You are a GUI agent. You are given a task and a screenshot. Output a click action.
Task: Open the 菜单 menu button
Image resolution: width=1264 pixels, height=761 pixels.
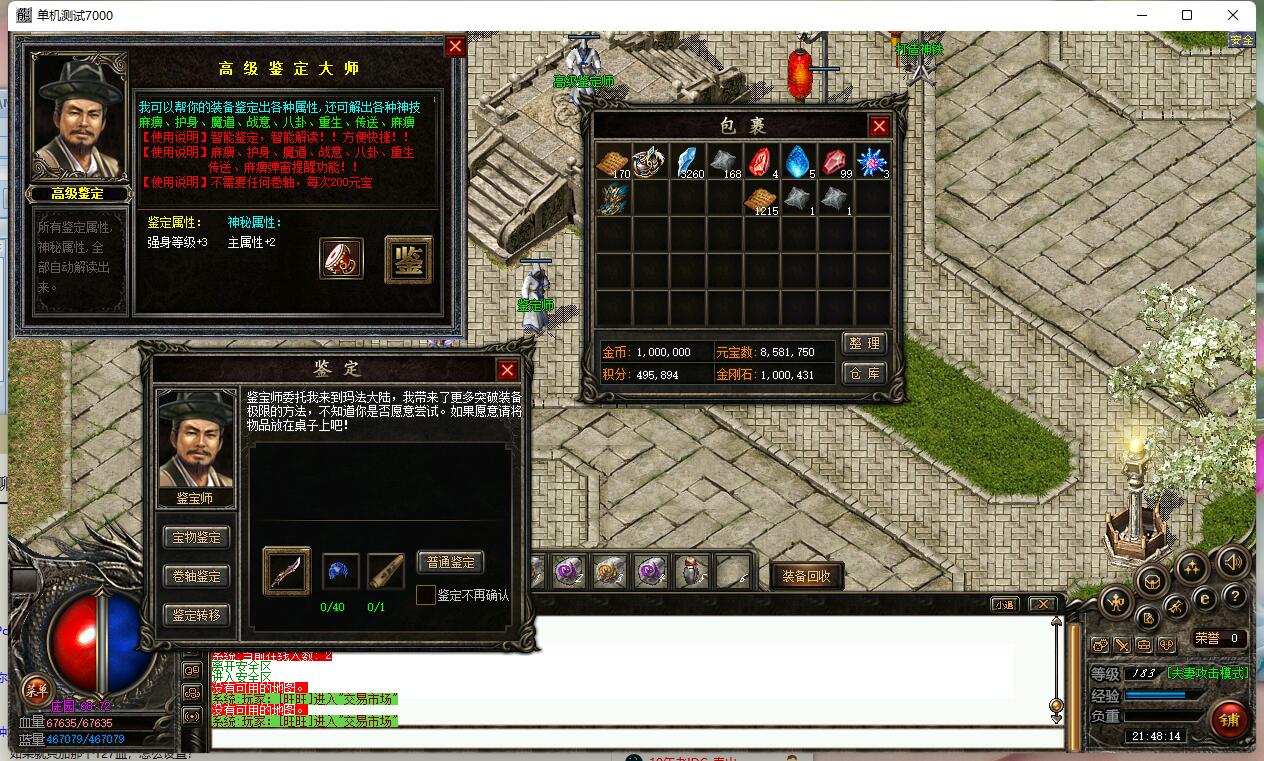(37, 689)
